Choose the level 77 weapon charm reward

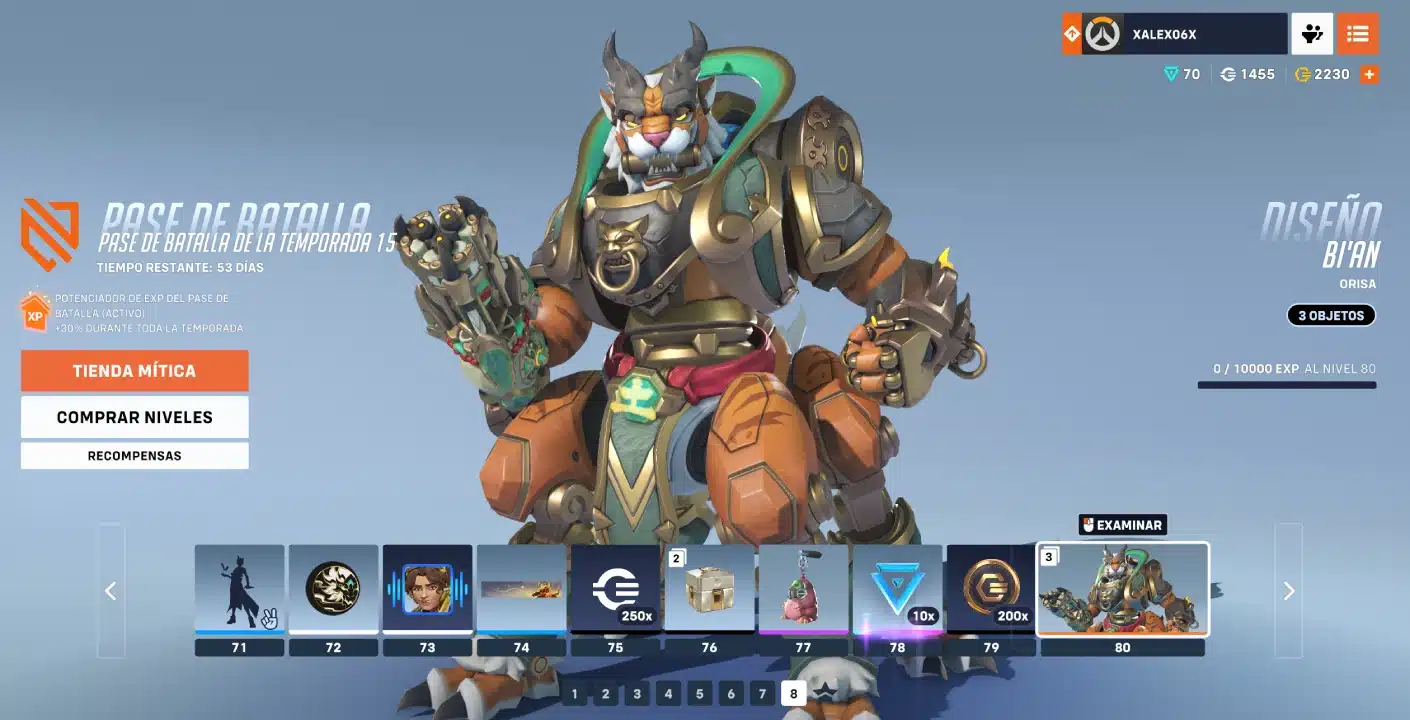pyautogui.click(x=803, y=589)
